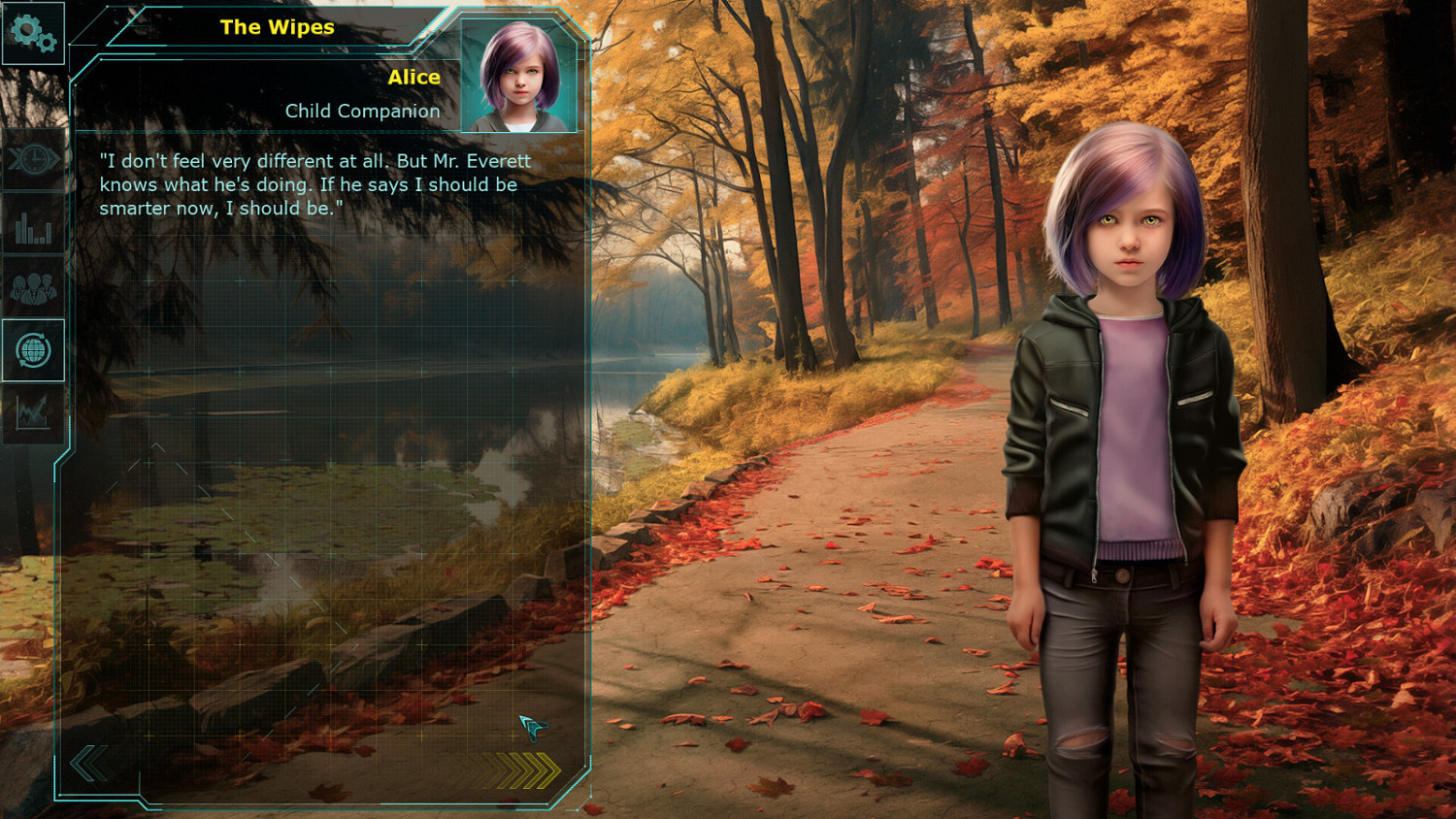Image resolution: width=1456 pixels, height=819 pixels.
Task: Open the Child Companion label
Action: click(x=362, y=111)
